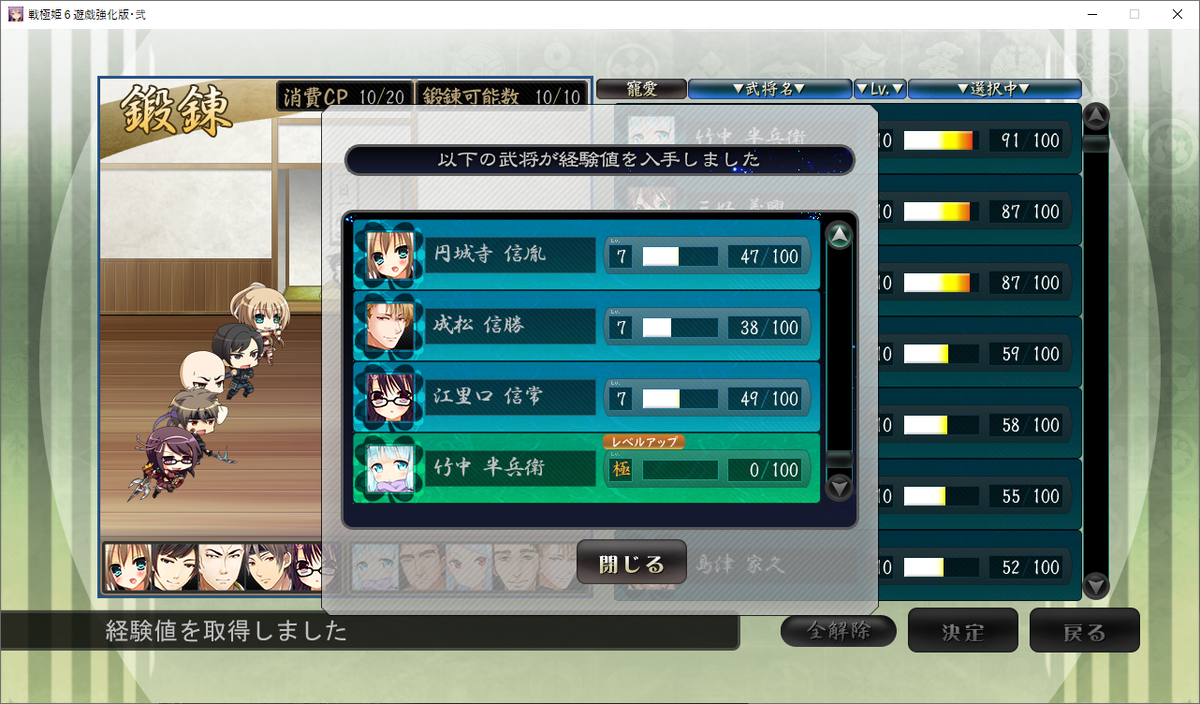Sort by 武将名 column header
Viewport: 1200px width, 704px height.
(769, 89)
